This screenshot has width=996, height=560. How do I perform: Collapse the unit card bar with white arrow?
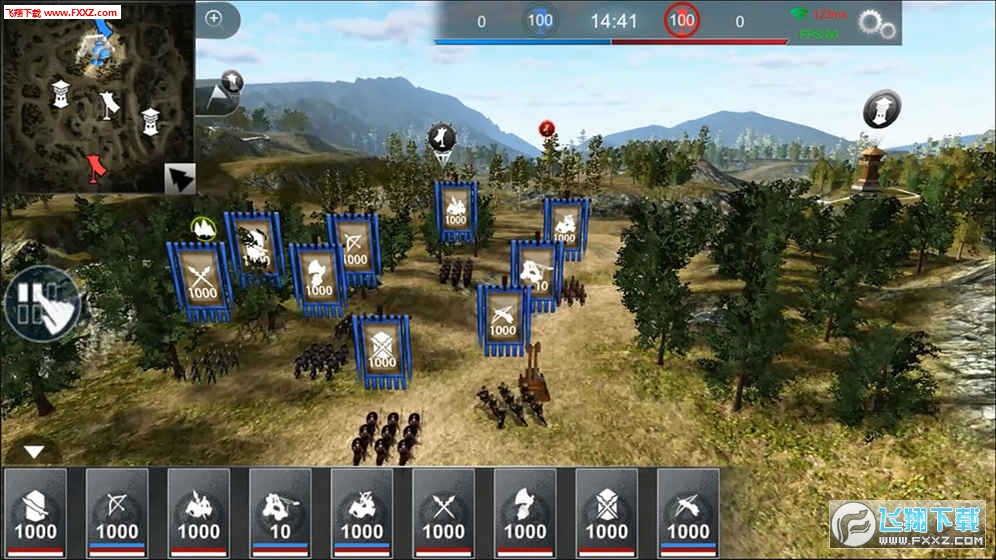pyautogui.click(x=35, y=452)
